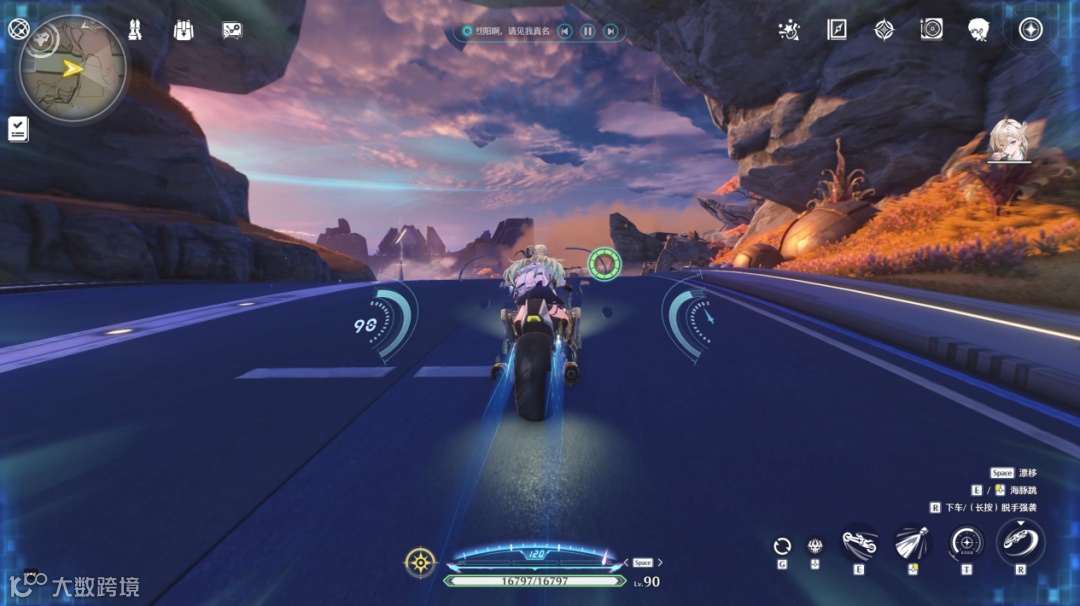1080x606 pixels.
Task: Open the circled star main menu
Action: pyautogui.click(x=1031, y=30)
